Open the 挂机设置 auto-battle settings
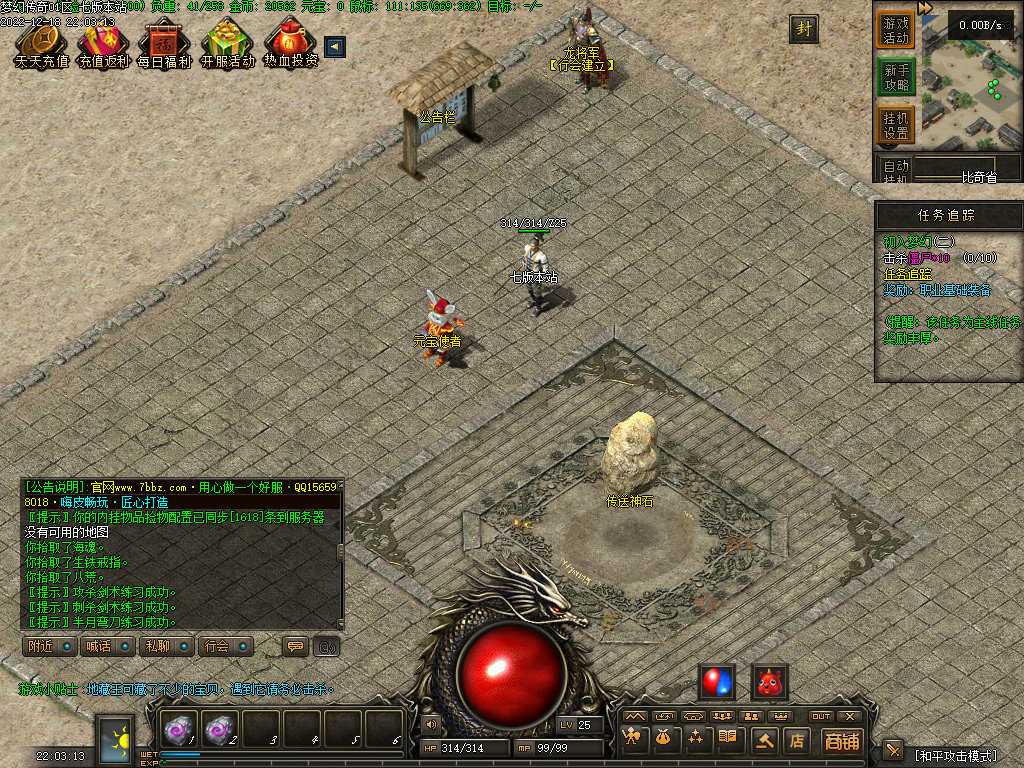The width and height of the screenshot is (1024, 768). point(896,125)
